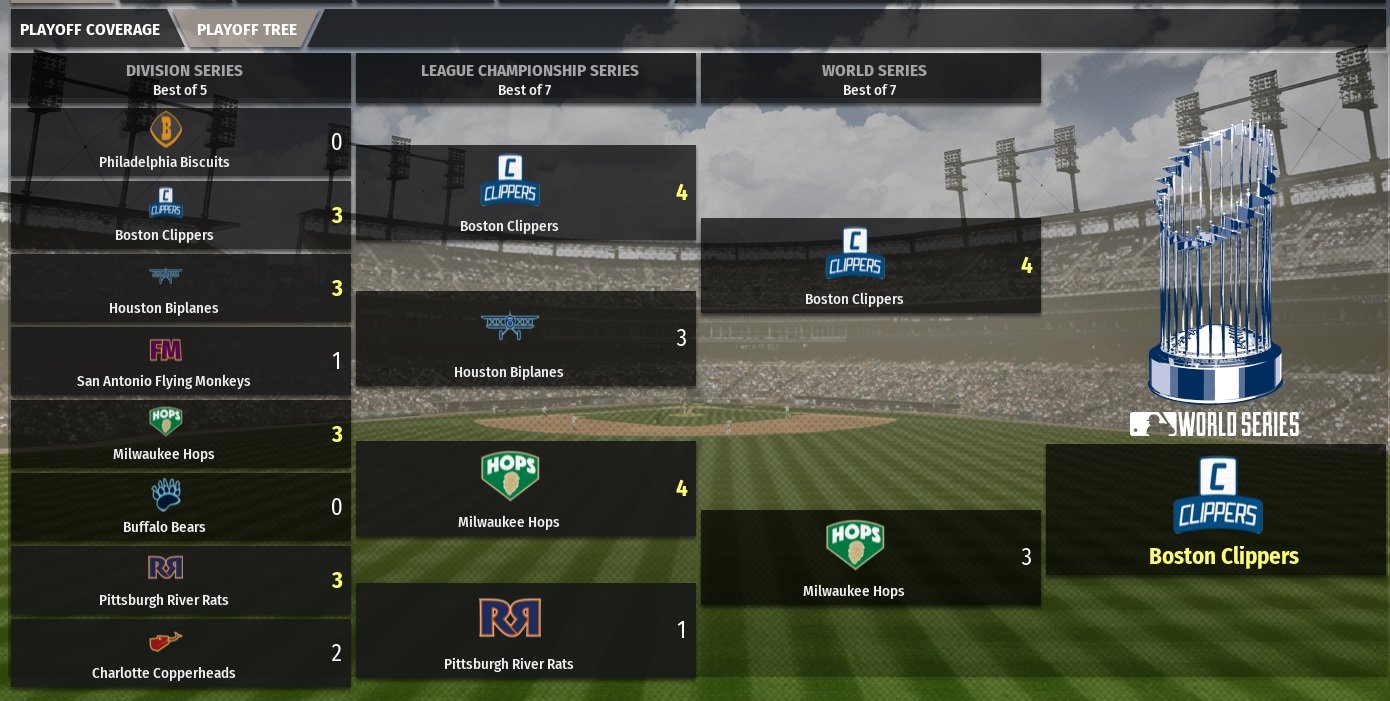The width and height of the screenshot is (1390, 701).
Task: Switch to the Playoff Coverage tab
Action: [90, 29]
